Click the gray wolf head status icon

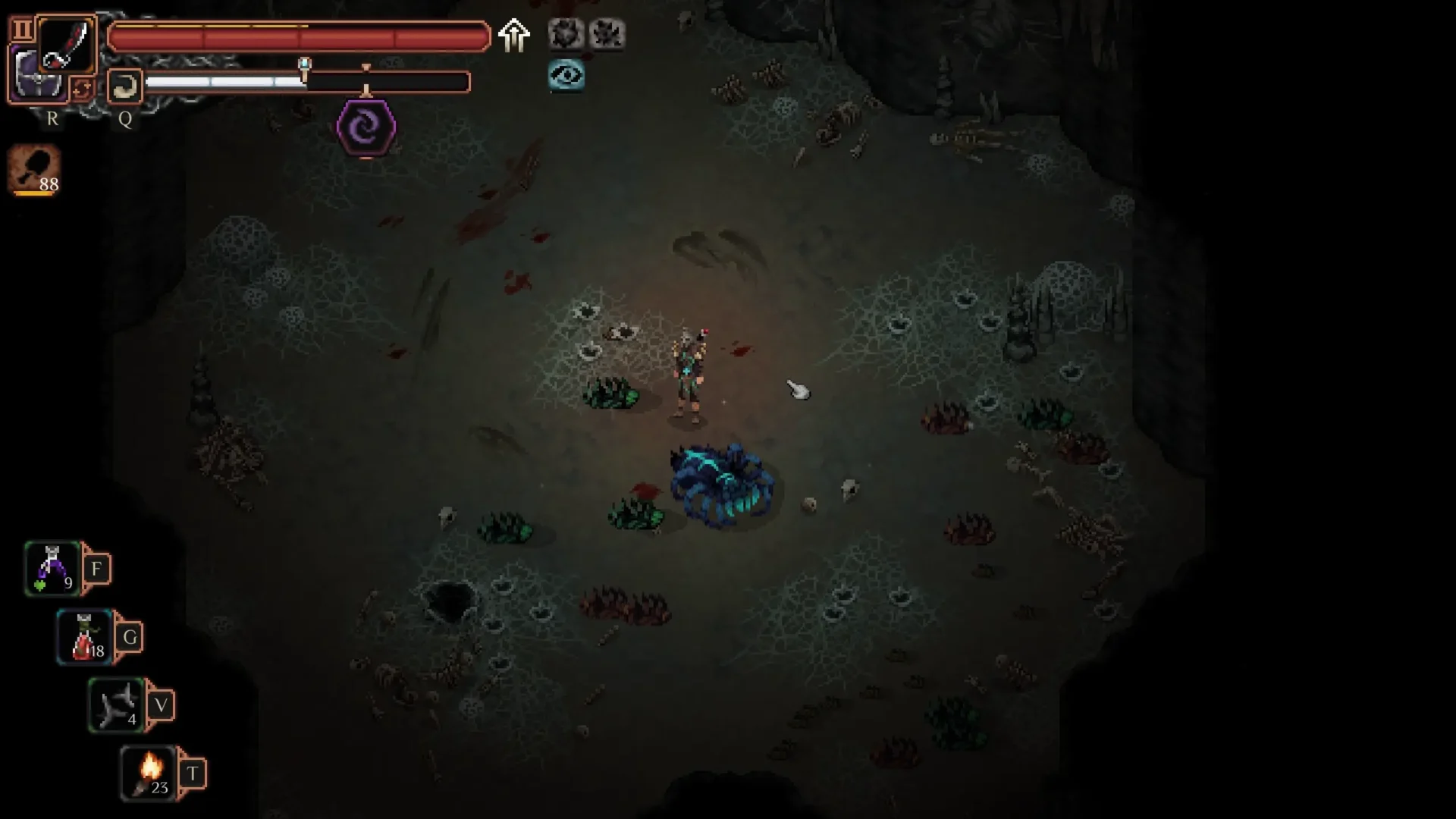point(566,33)
